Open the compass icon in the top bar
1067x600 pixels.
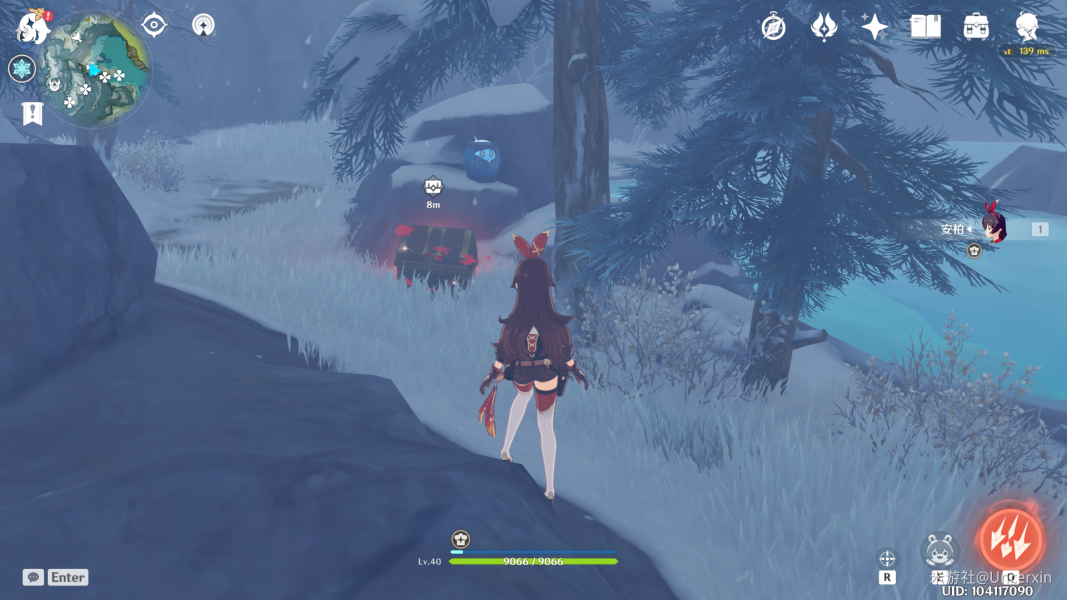(773, 27)
